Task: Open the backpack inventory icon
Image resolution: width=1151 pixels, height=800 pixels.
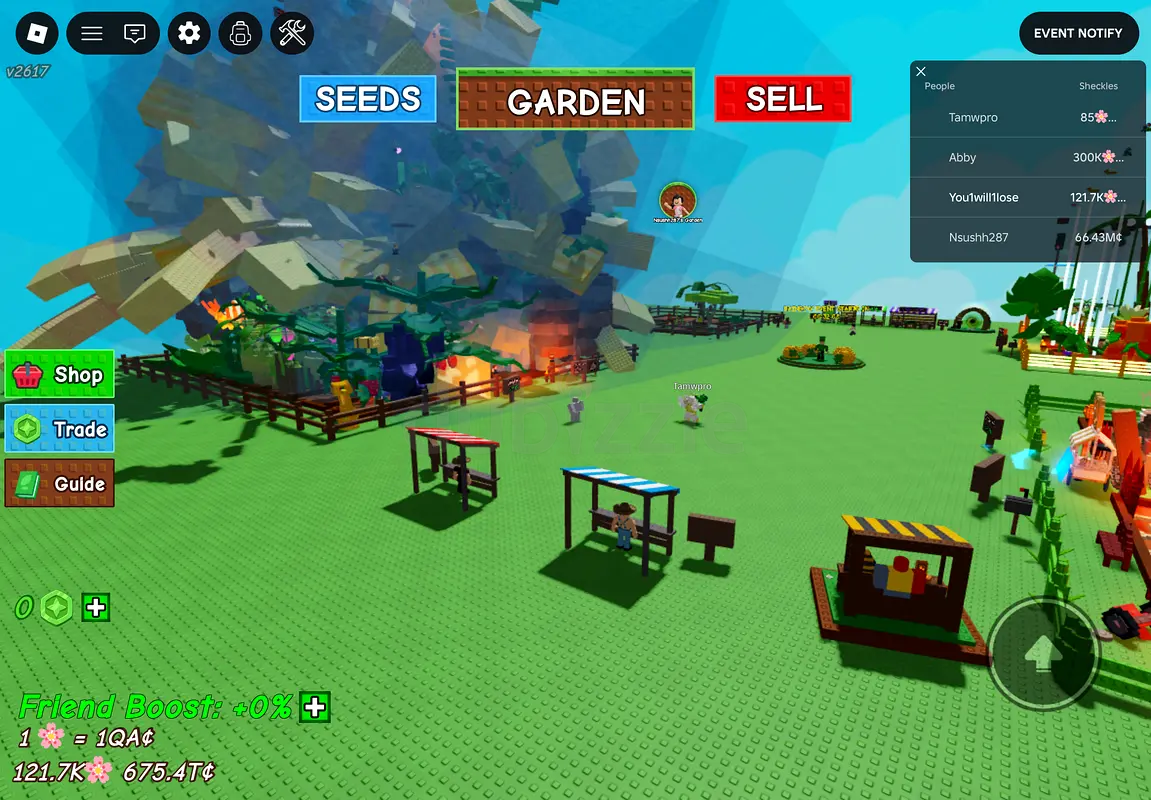Action: point(240,34)
